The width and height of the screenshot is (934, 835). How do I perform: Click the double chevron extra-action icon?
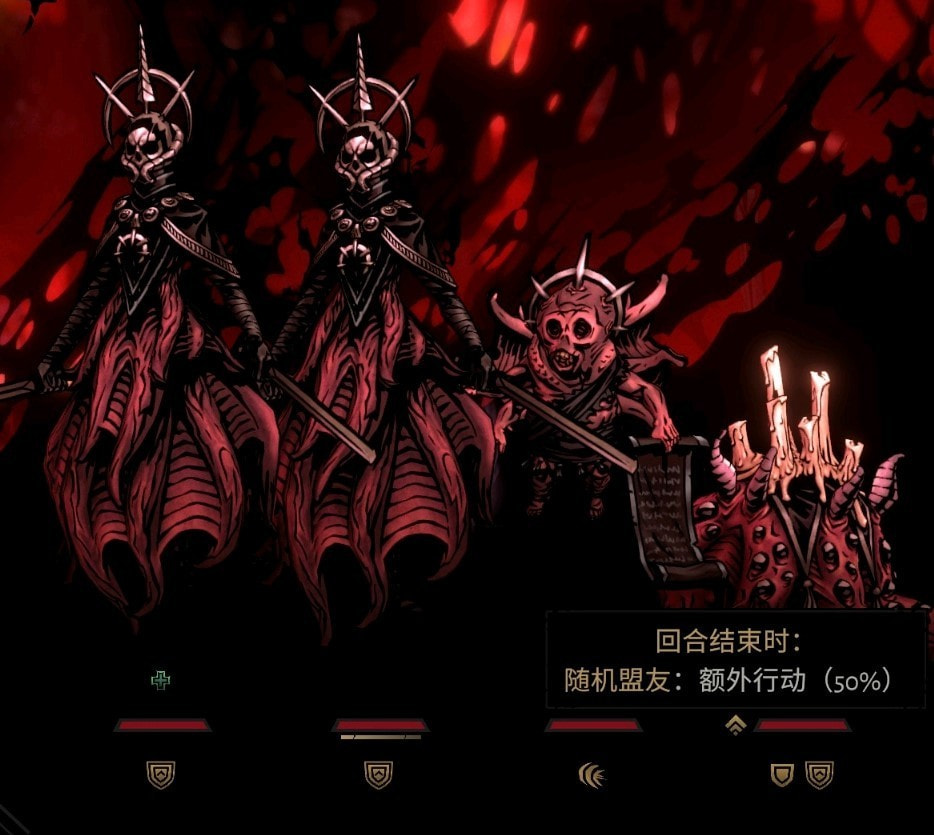tap(737, 724)
